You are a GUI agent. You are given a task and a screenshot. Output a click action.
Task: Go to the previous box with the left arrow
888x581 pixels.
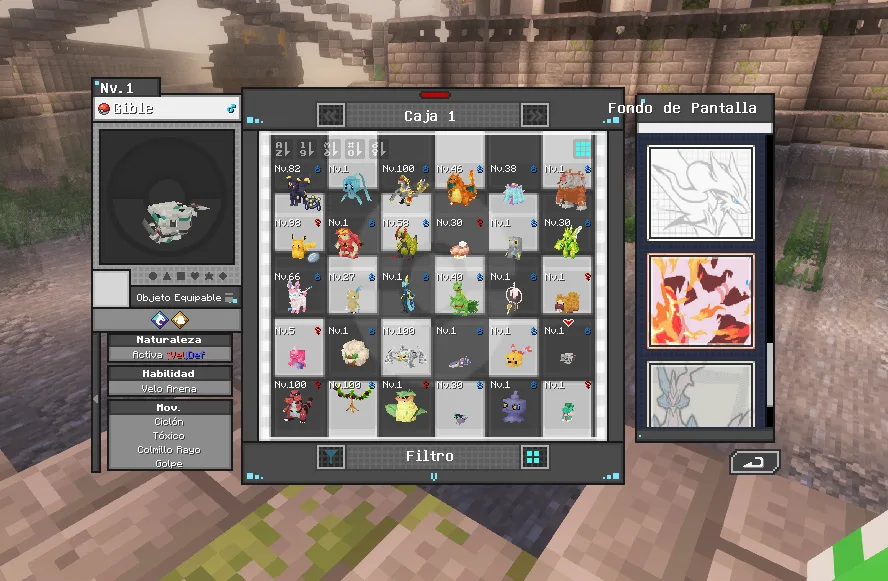tap(331, 116)
